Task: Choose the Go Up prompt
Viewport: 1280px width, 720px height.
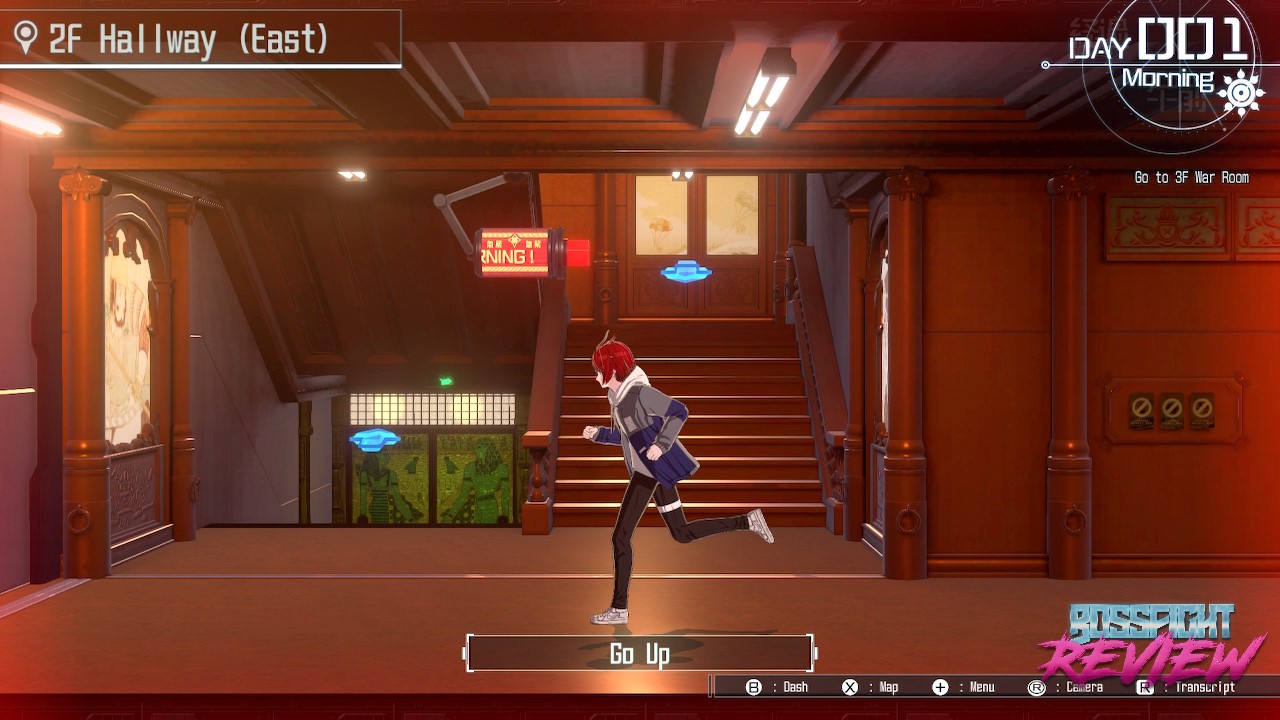Action: (x=640, y=654)
